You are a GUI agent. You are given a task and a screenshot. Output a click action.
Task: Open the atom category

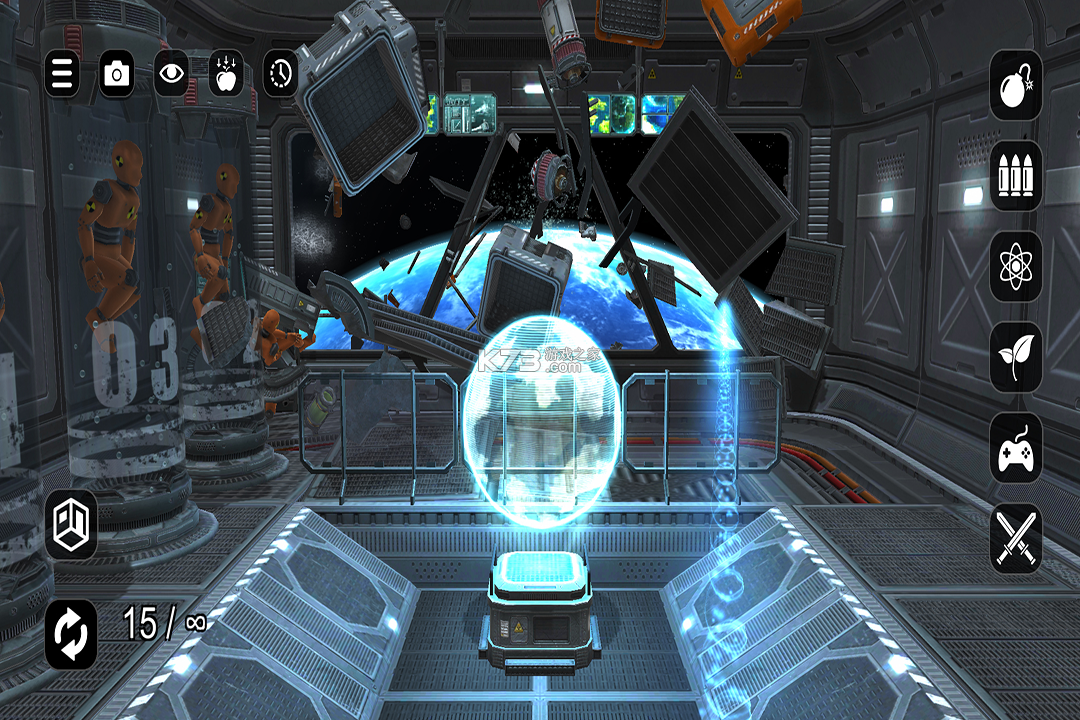1016,266
